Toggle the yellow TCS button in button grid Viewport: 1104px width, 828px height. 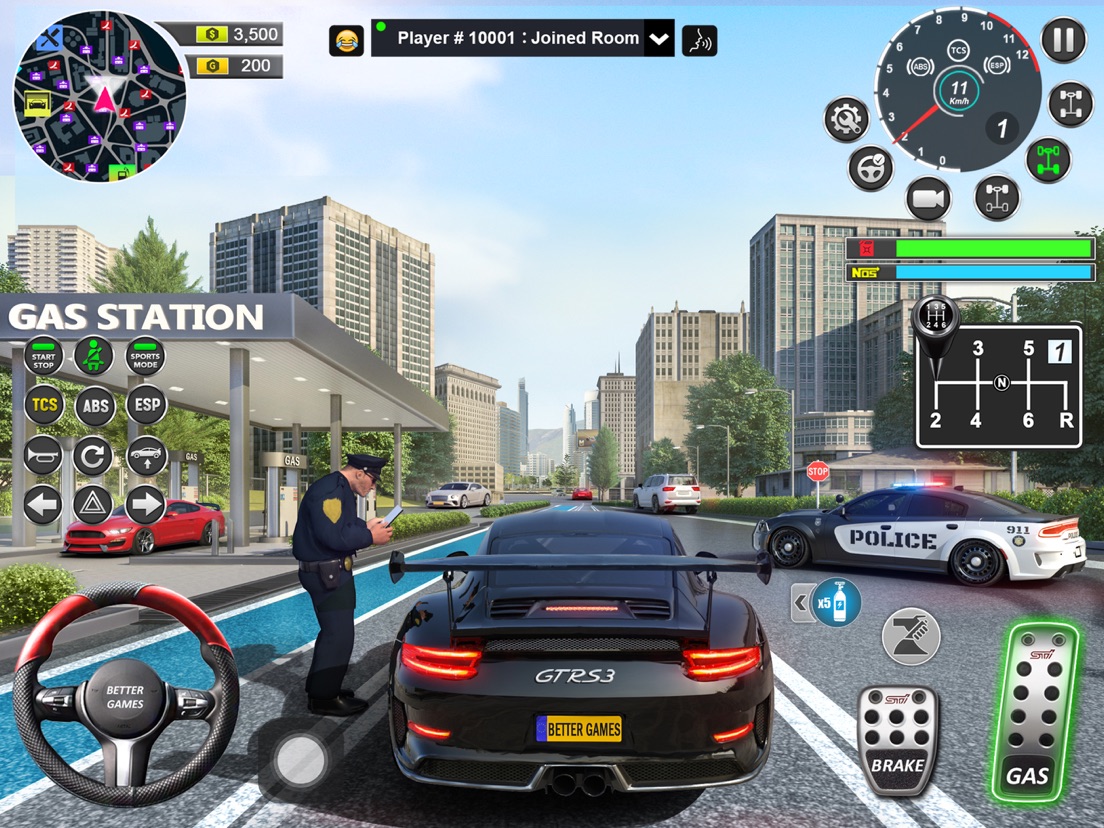[x=43, y=405]
